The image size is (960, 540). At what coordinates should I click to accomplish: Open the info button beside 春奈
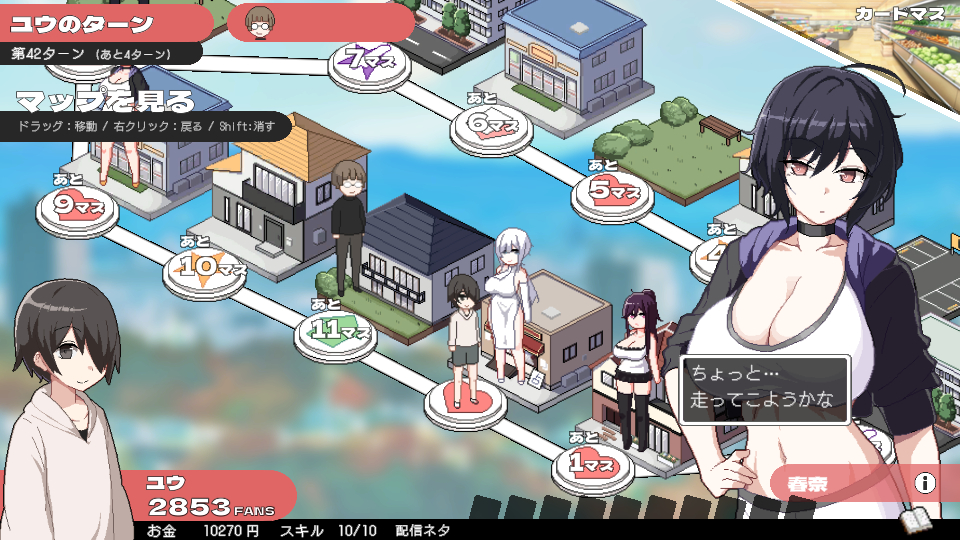coord(925,484)
